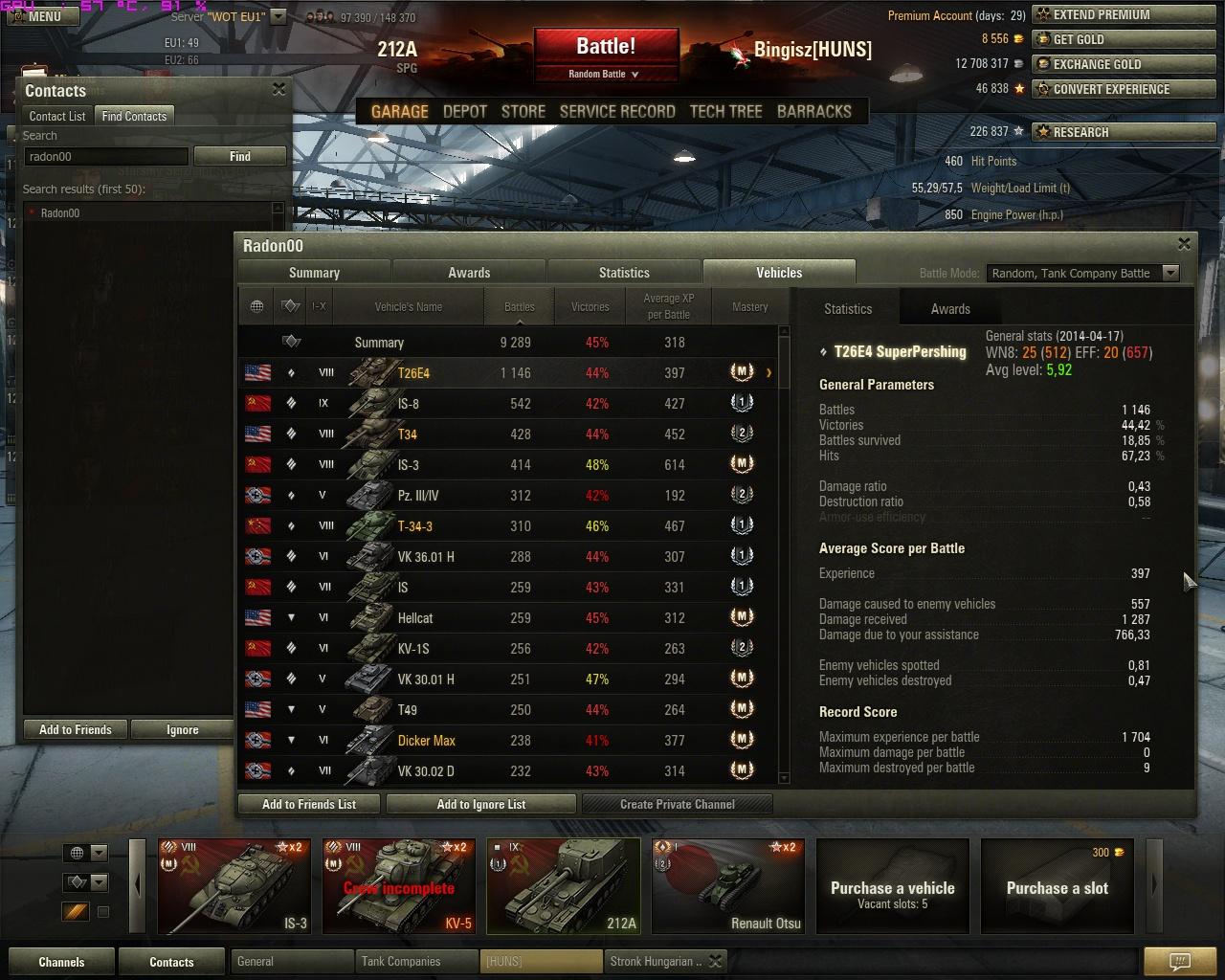Switch to the player Summary tab
Viewport: 1225px width, 980px height.
coord(314,273)
